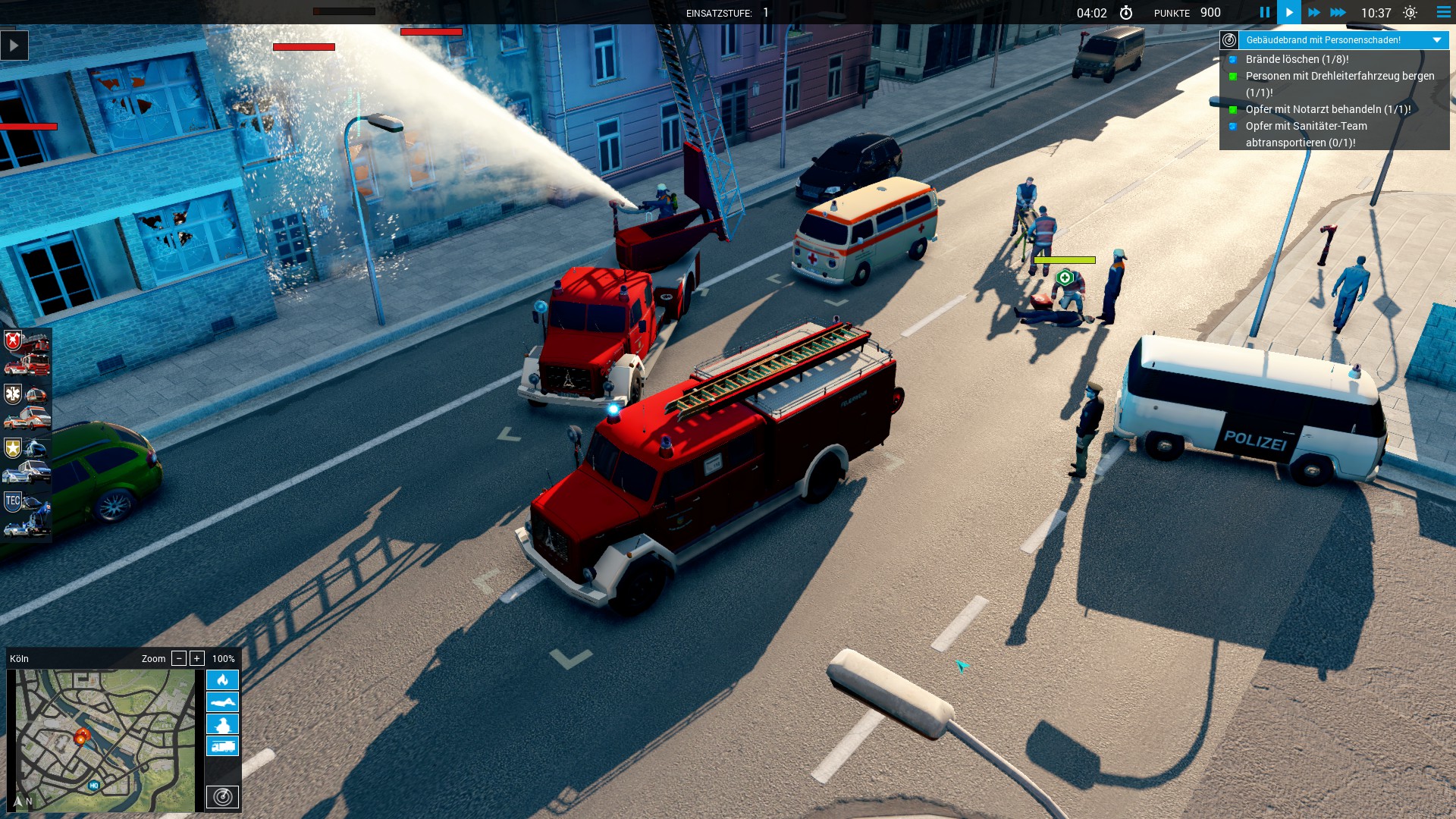Pause the game simulation
1456x819 pixels.
[x=1264, y=12]
